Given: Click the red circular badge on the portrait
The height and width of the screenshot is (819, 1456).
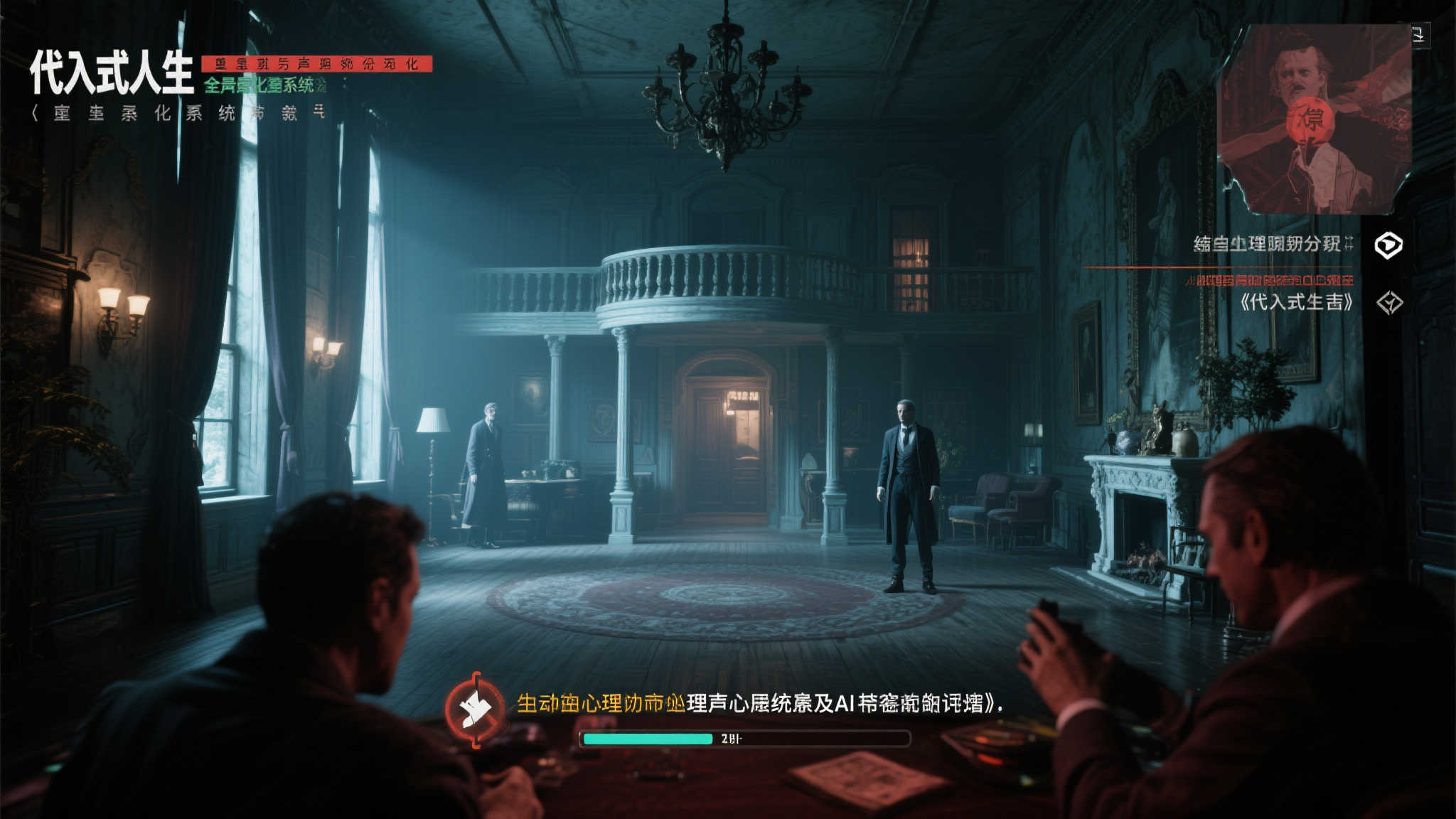Looking at the screenshot, I should (1310, 120).
